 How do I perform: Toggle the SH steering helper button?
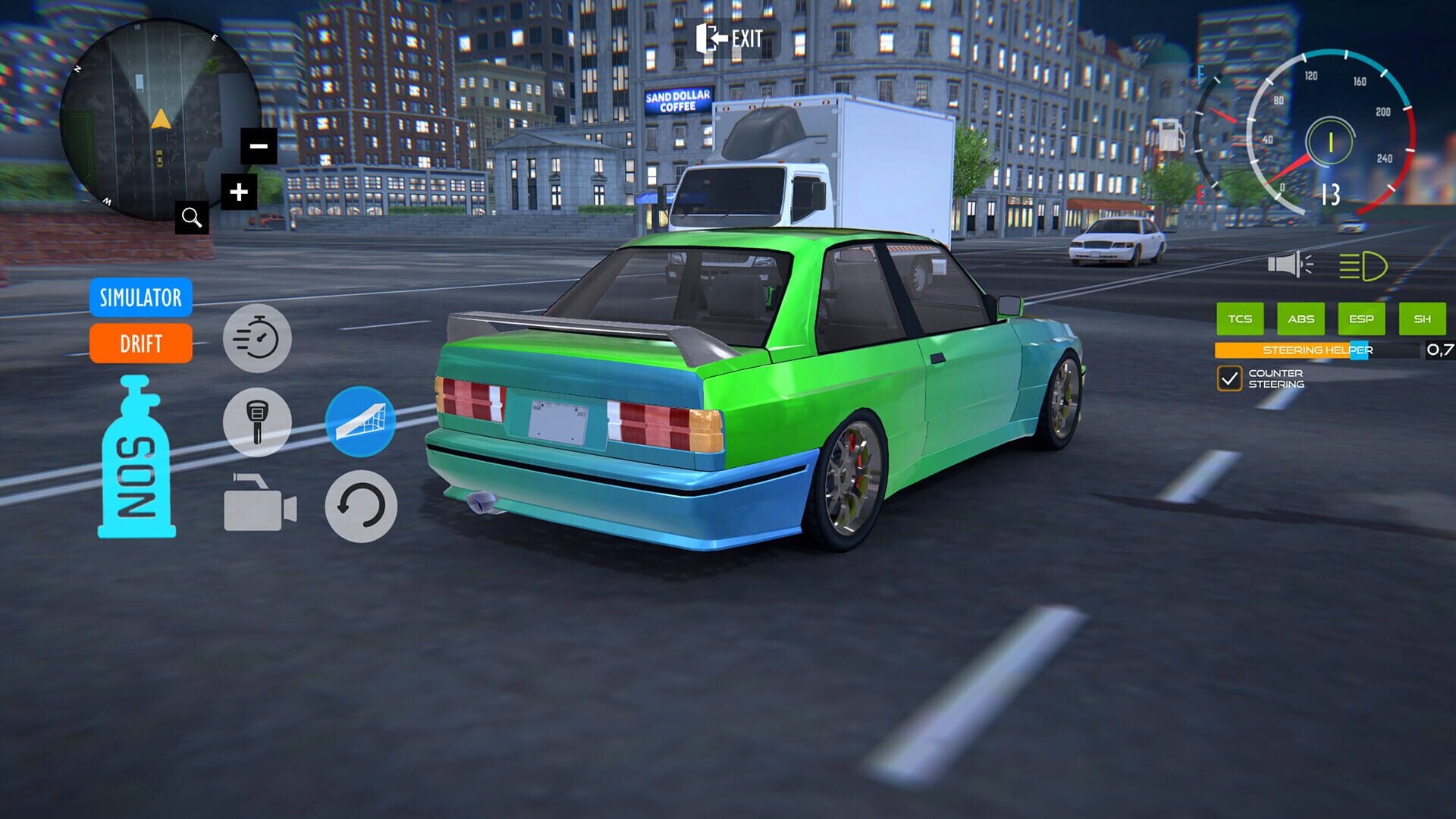pyautogui.click(x=1423, y=319)
